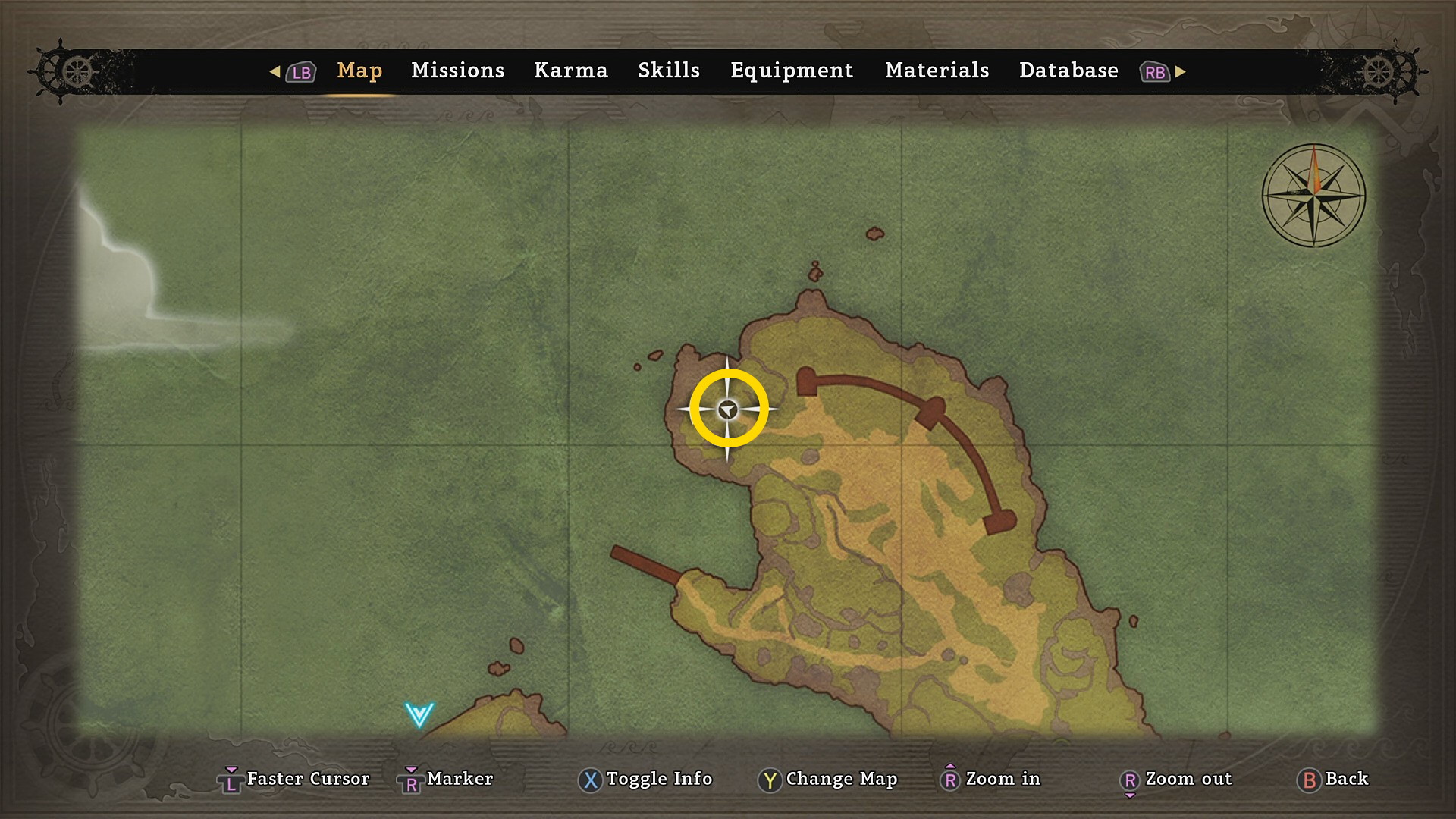Screen dimensions: 1456x819
Task: Show the Materials tab
Action: tap(937, 71)
